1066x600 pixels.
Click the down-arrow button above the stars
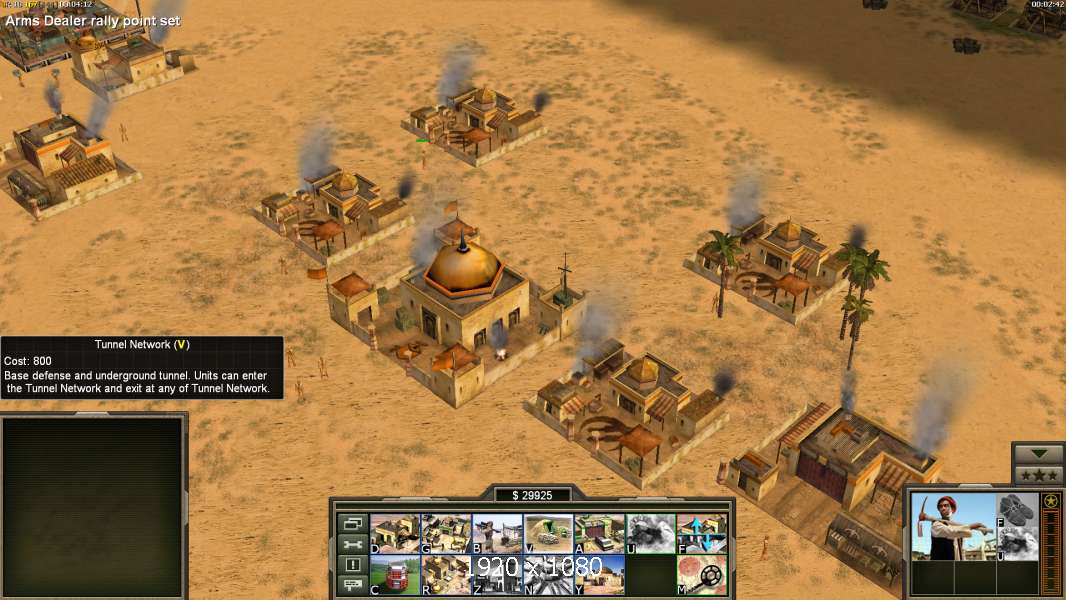pos(1038,454)
